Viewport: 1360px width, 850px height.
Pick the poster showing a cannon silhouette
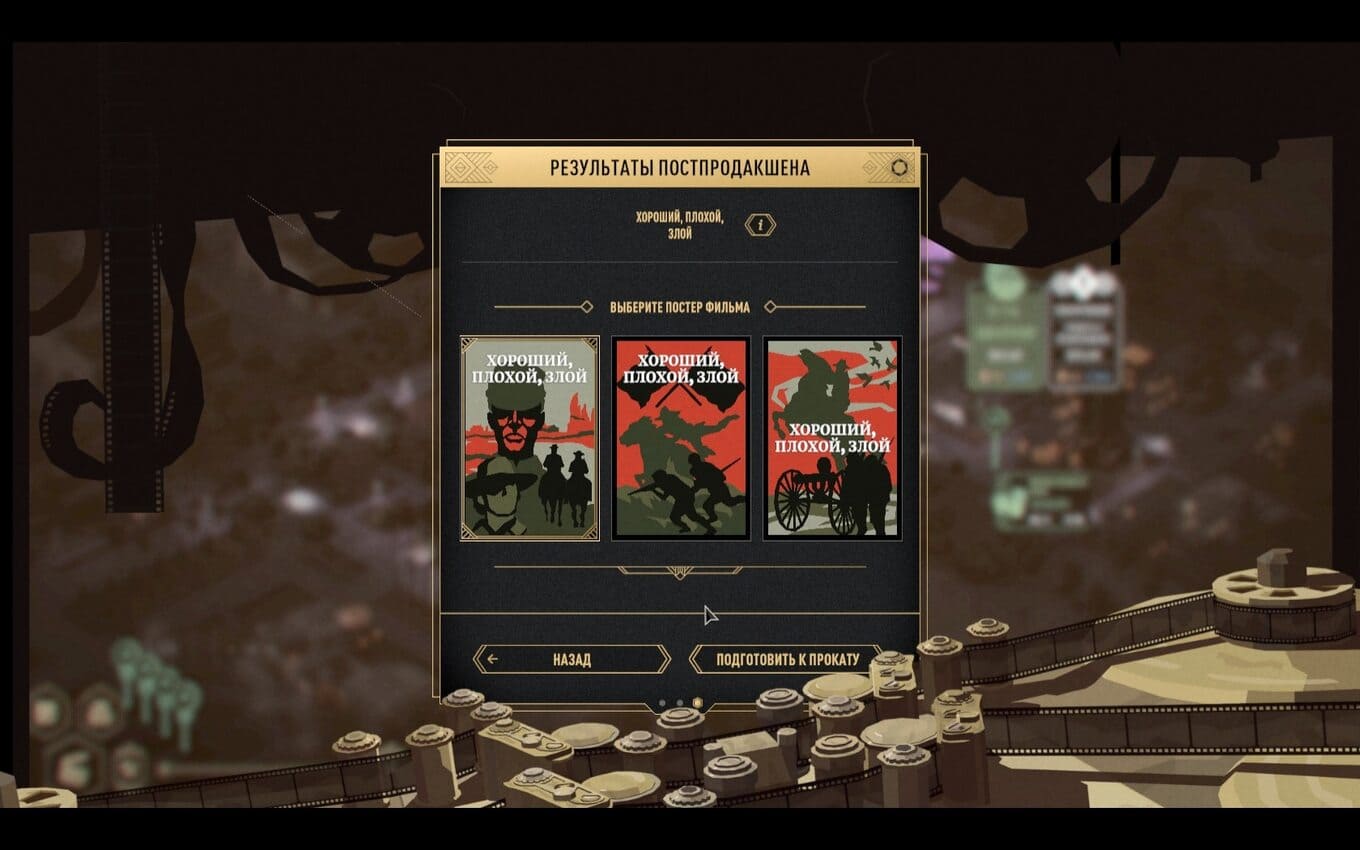pyautogui.click(x=832, y=438)
